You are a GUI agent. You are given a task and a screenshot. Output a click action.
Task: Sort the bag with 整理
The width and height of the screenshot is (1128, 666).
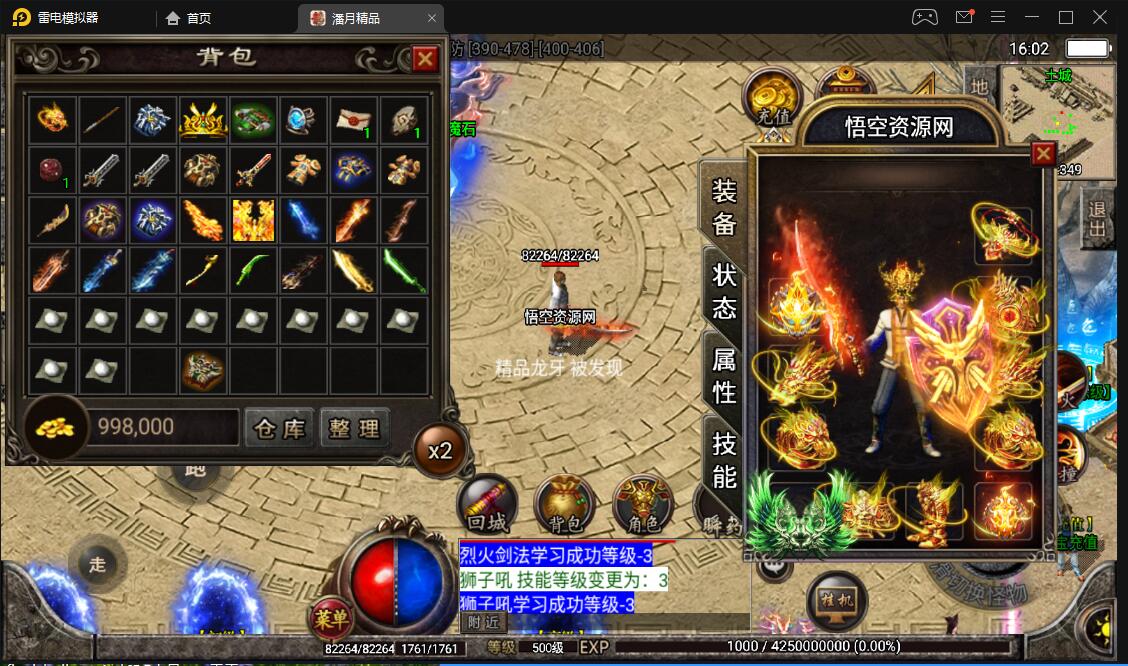pos(355,428)
